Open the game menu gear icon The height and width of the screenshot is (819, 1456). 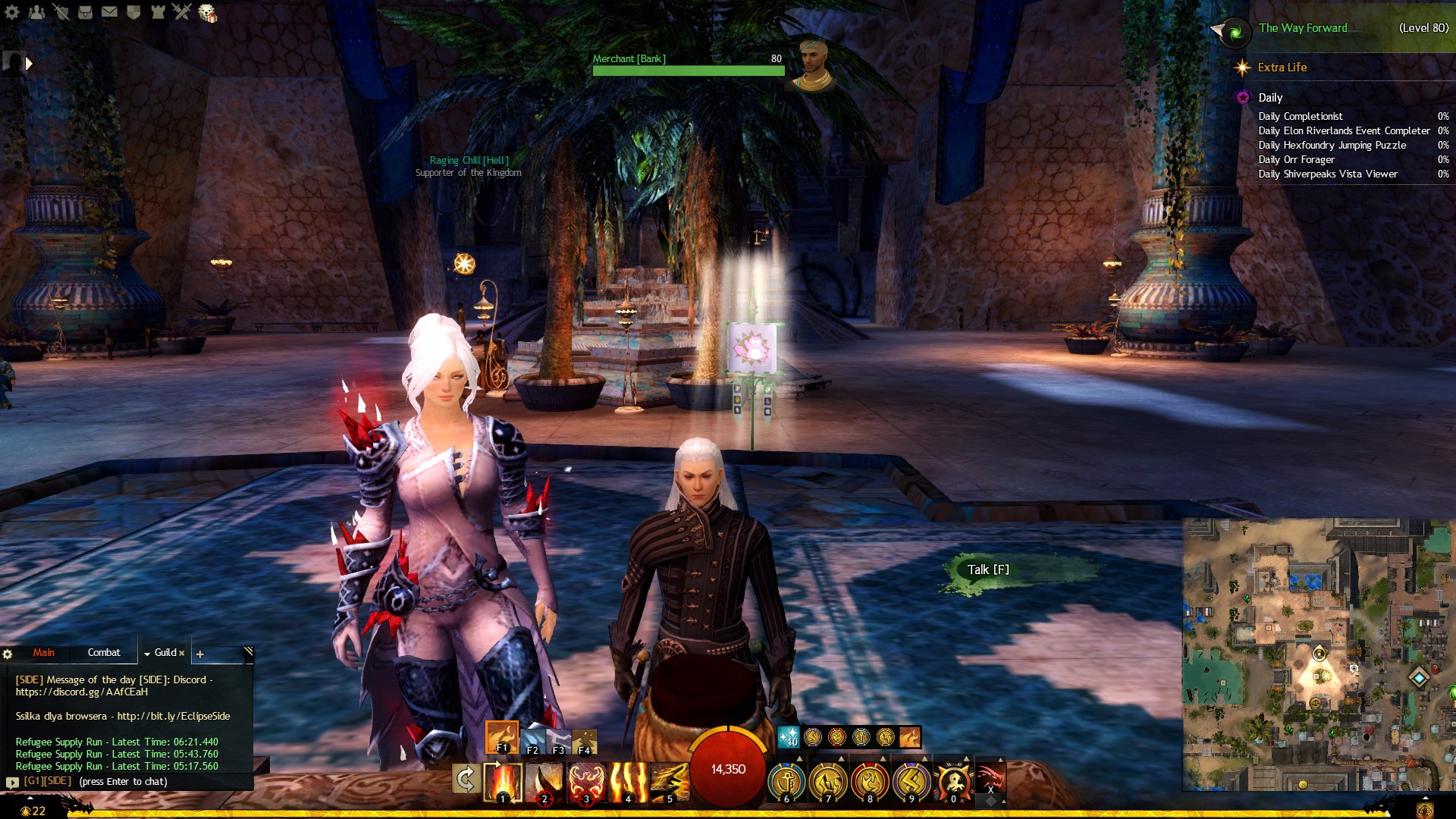[12, 12]
